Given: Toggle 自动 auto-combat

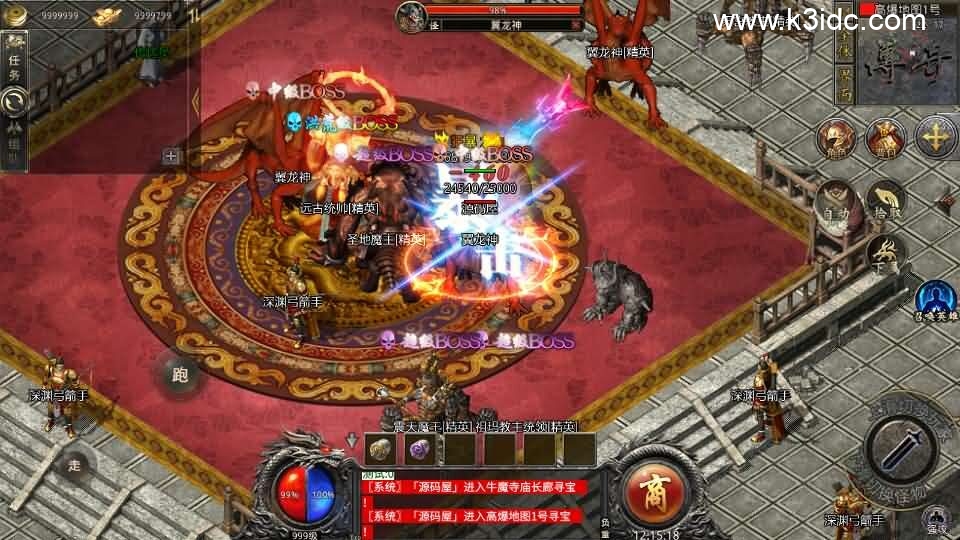Looking at the screenshot, I should tap(837, 203).
